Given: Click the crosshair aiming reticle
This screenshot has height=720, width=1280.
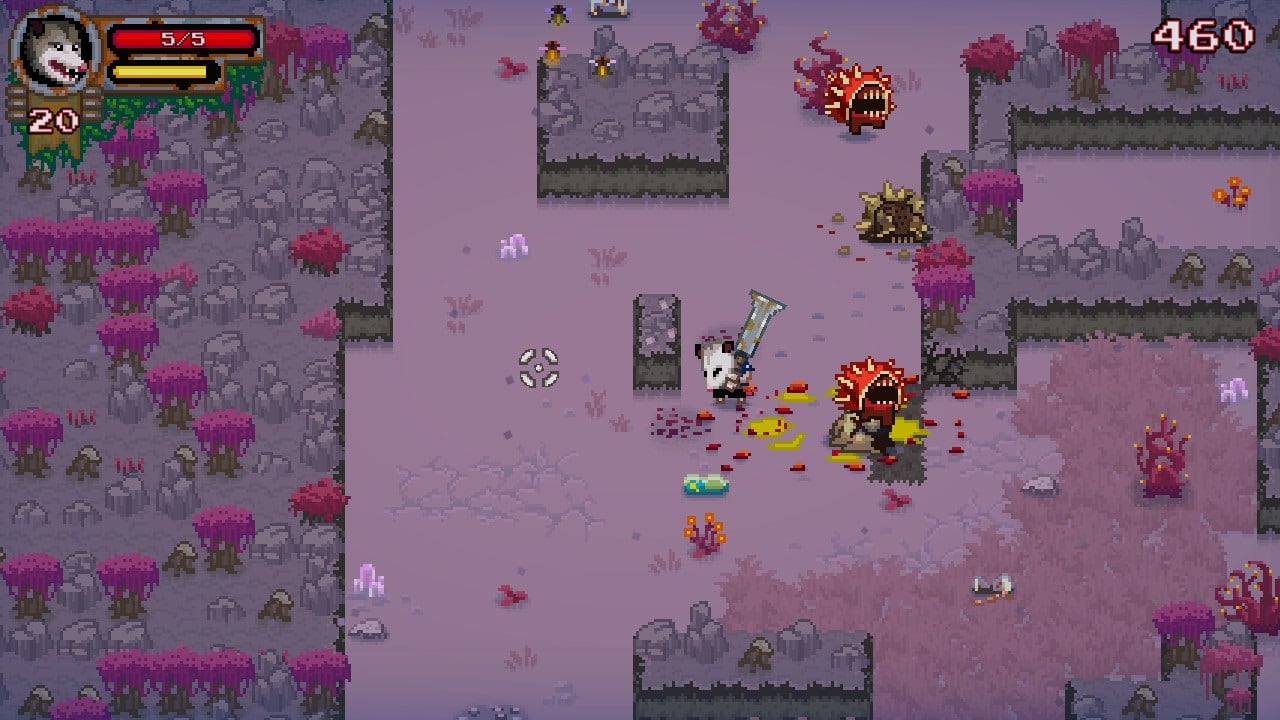Looking at the screenshot, I should tap(541, 370).
